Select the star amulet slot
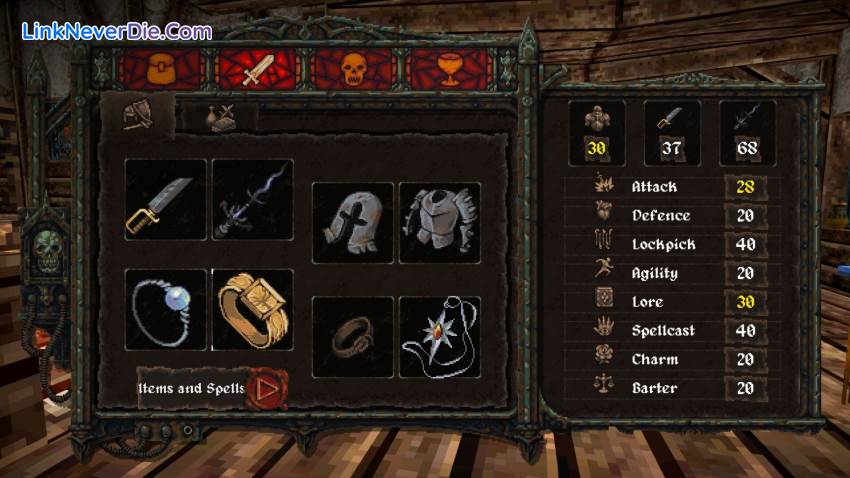 pos(440,337)
